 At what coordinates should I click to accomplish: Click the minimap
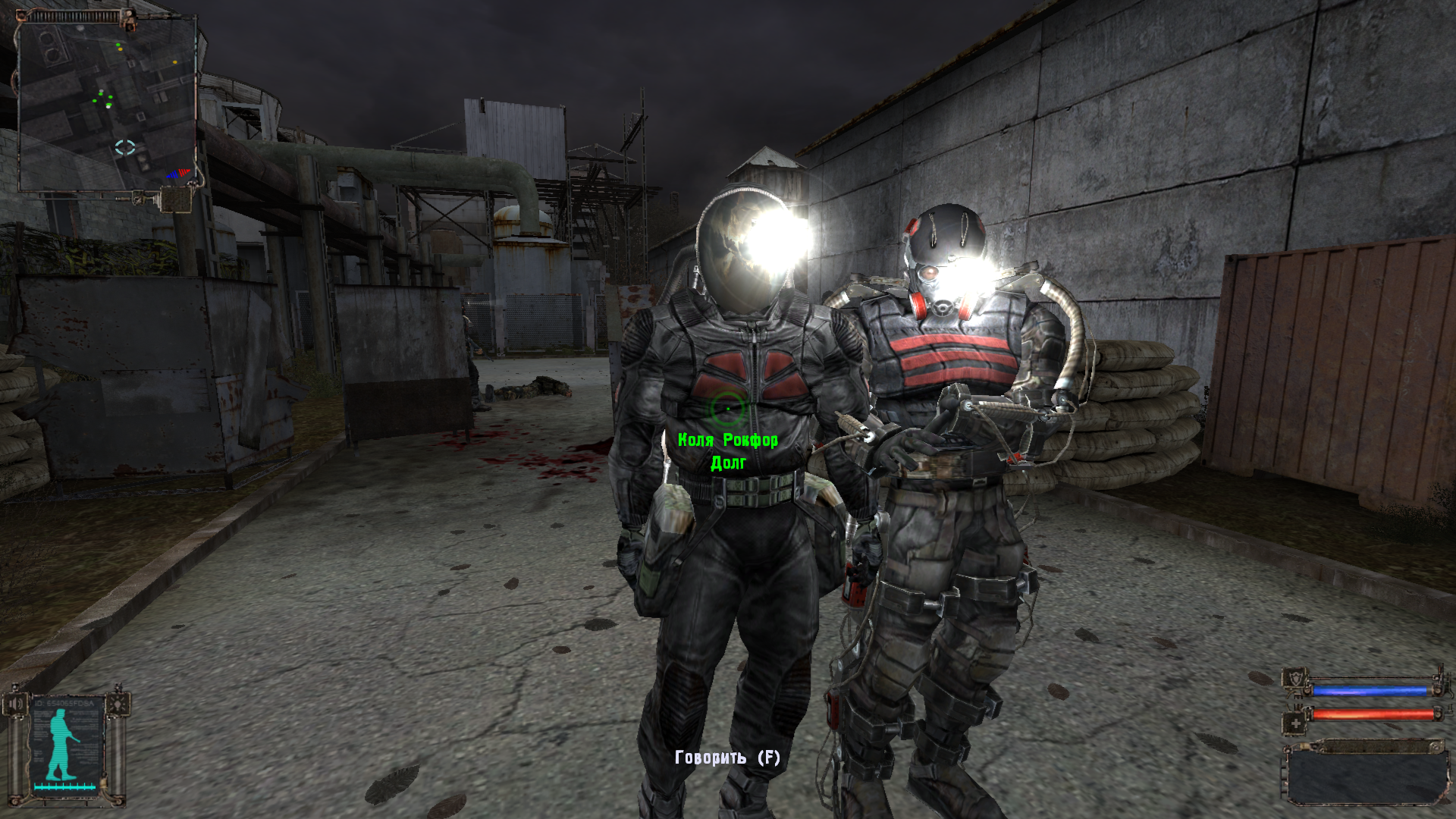pyautogui.click(x=108, y=105)
